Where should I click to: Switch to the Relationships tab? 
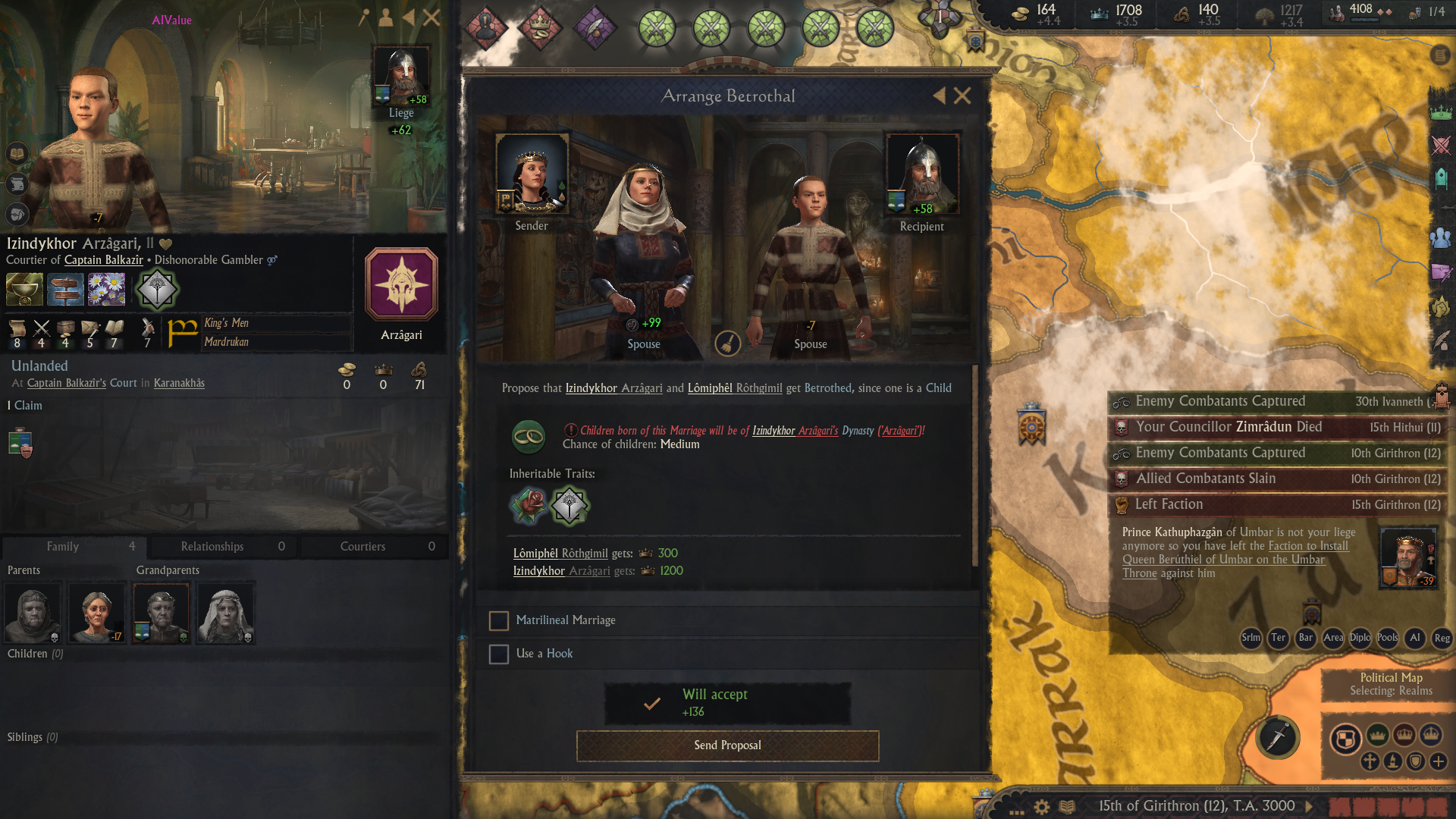tap(223, 546)
